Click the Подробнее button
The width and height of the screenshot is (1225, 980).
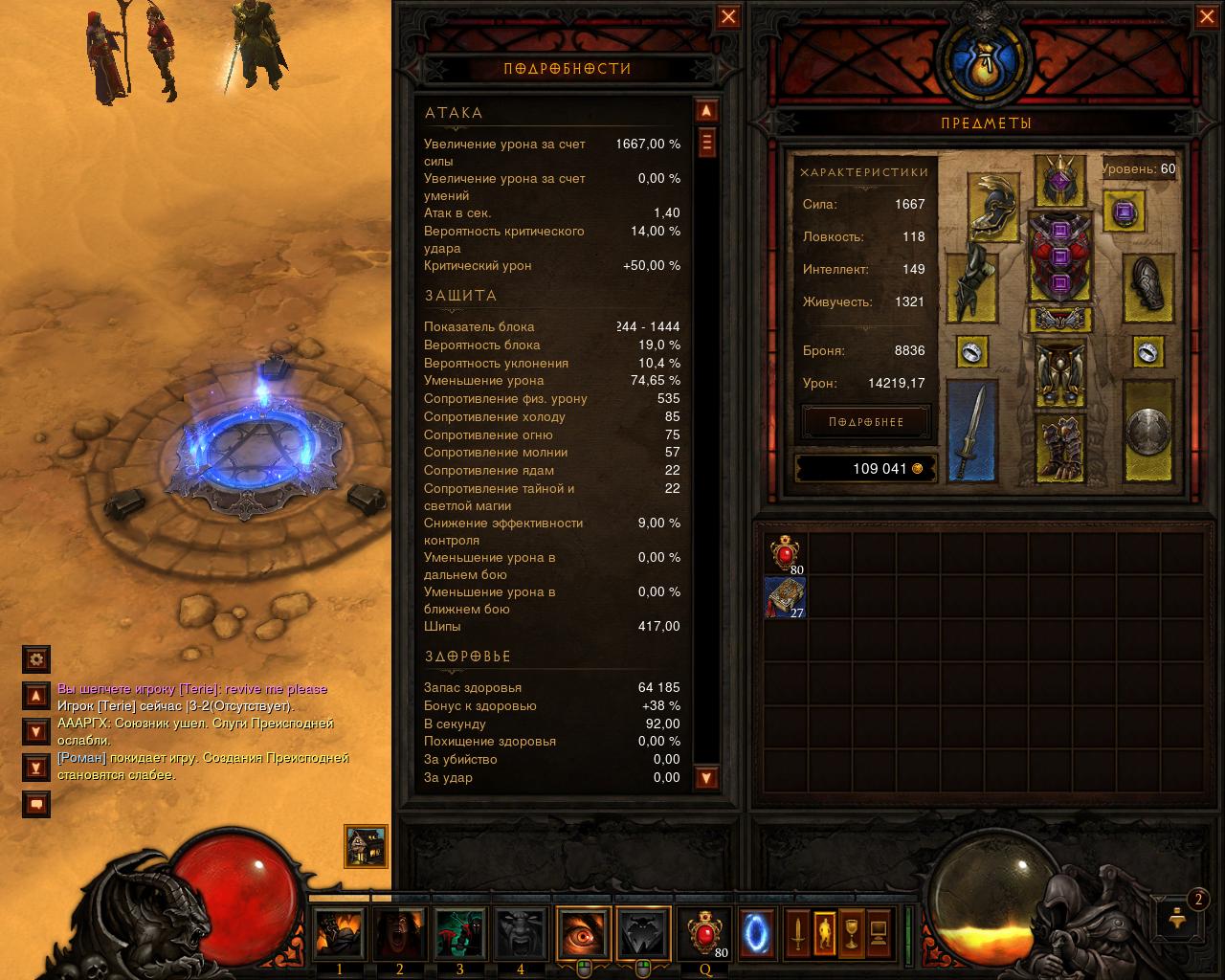click(x=866, y=422)
